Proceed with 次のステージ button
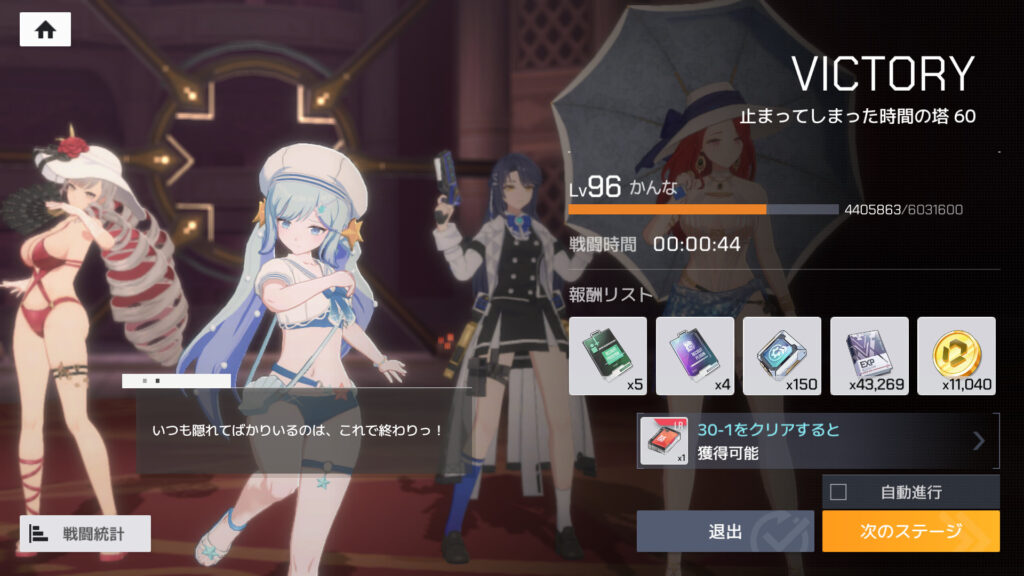Viewport: 1024px width, 576px height. pyautogui.click(x=910, y=531)
